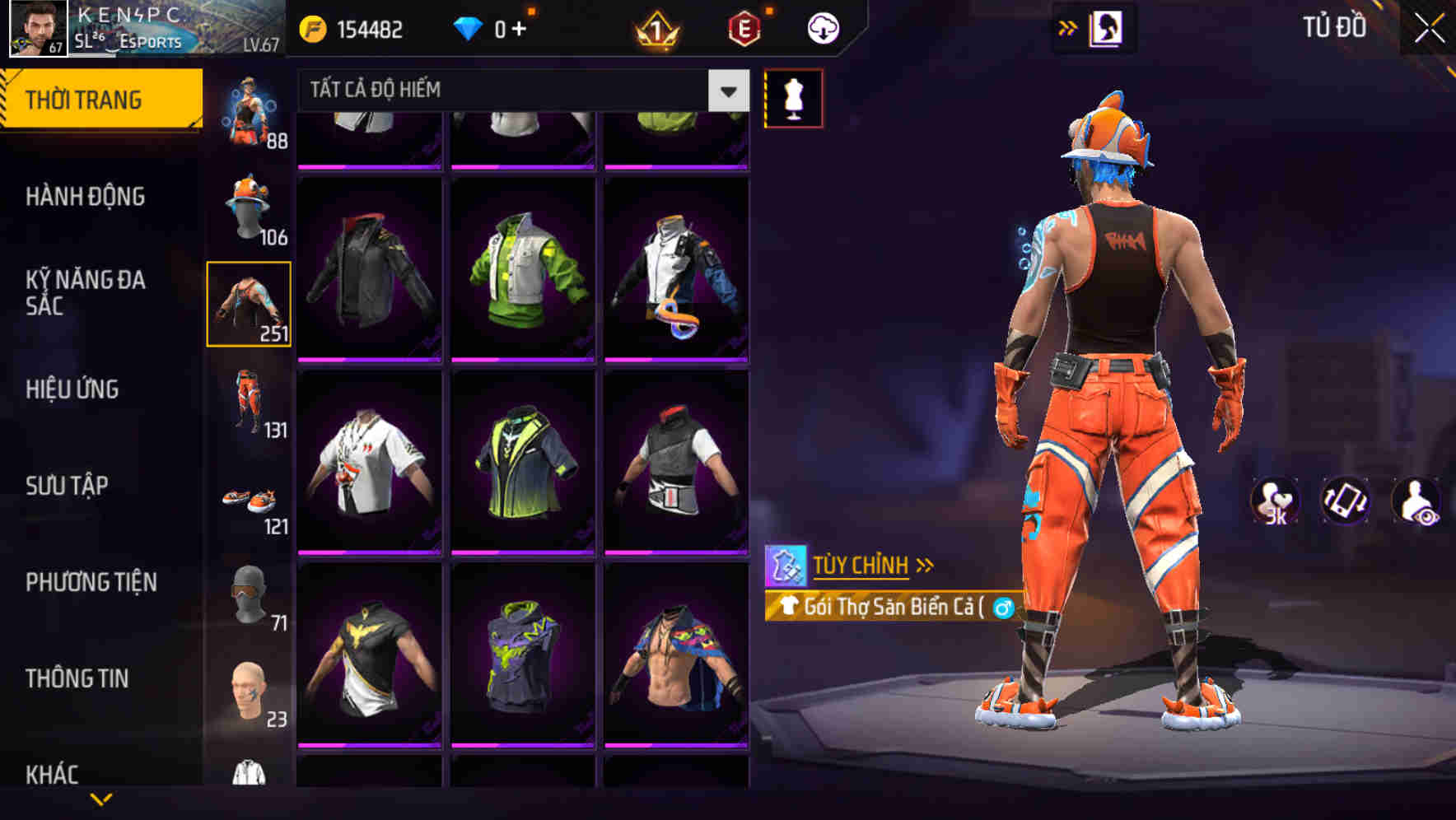1456x820 pixels.
Task: Select the headgear category icon showing clownfish hat
Action: [x=251, y=206]
